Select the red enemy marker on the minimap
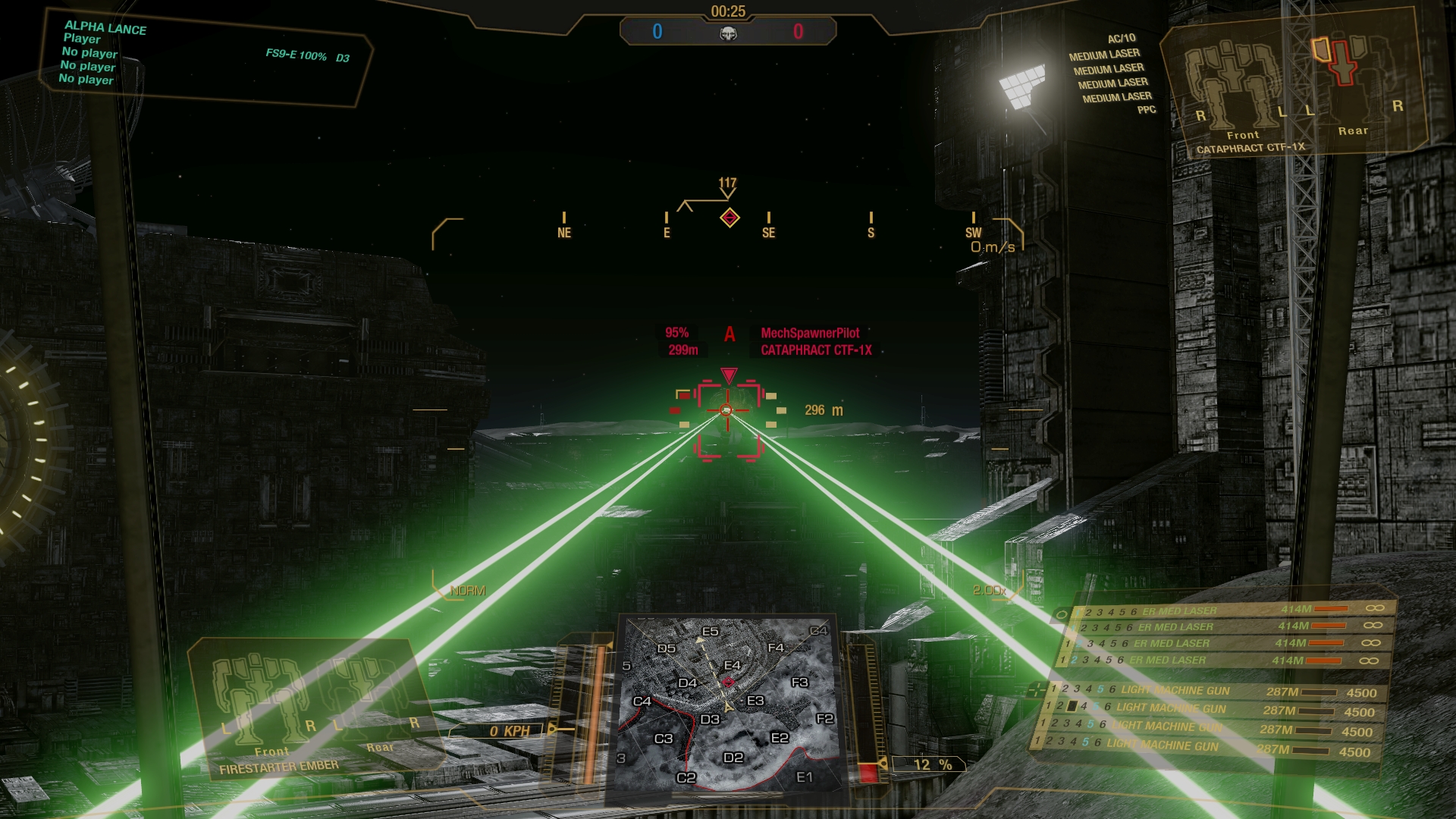The width and height of the screenshot is (1456, 819). (x=729, y=682)
